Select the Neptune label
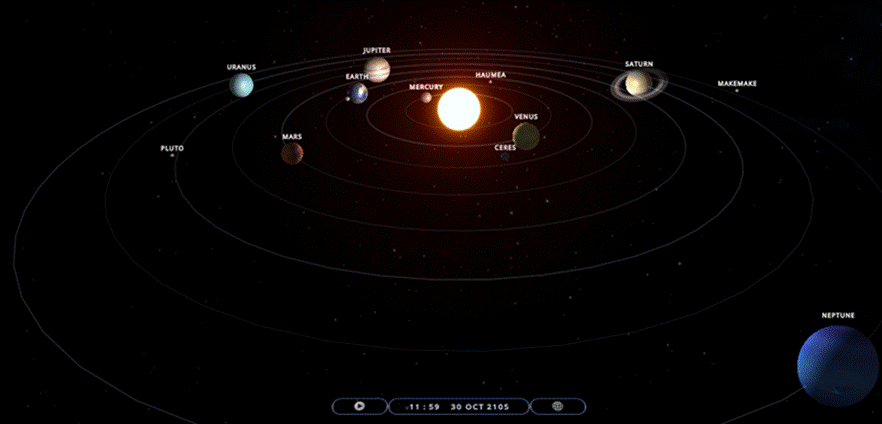 pos(838,316)
